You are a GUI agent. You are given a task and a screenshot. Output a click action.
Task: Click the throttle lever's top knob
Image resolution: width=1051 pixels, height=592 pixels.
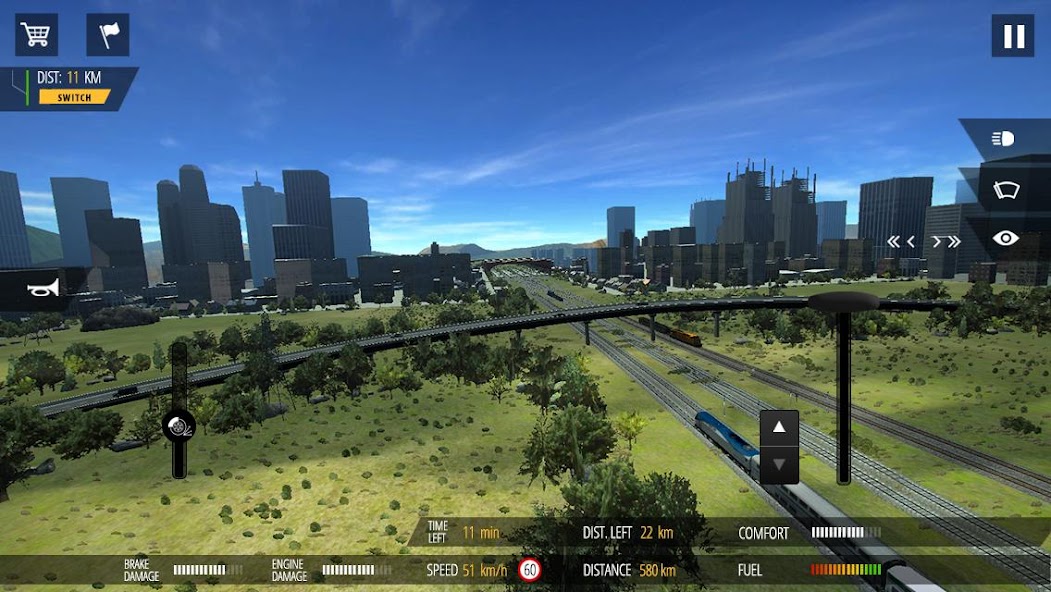[843, 301]
